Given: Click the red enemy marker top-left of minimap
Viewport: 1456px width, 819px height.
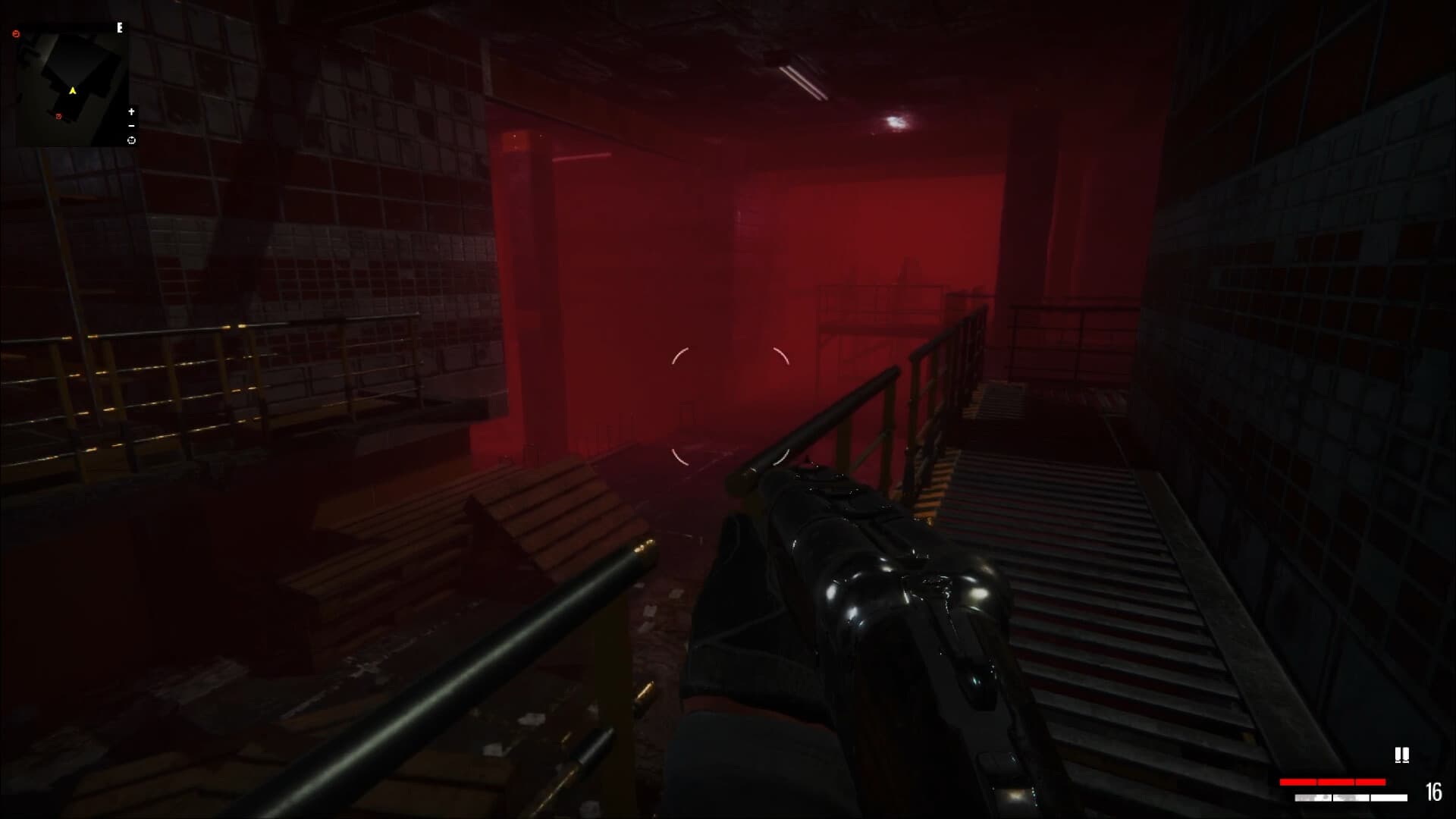Looking at the screenshot, I should point(16,33).
